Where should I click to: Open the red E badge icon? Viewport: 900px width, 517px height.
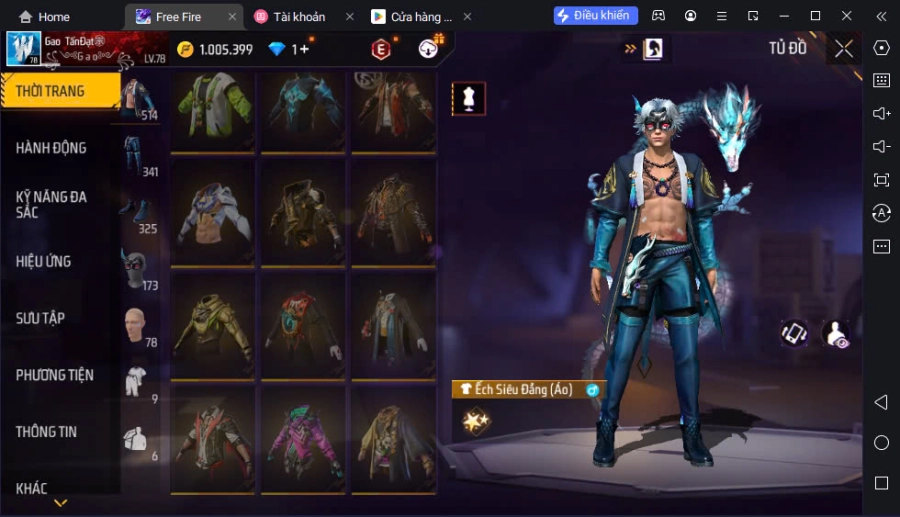[381, 48]
